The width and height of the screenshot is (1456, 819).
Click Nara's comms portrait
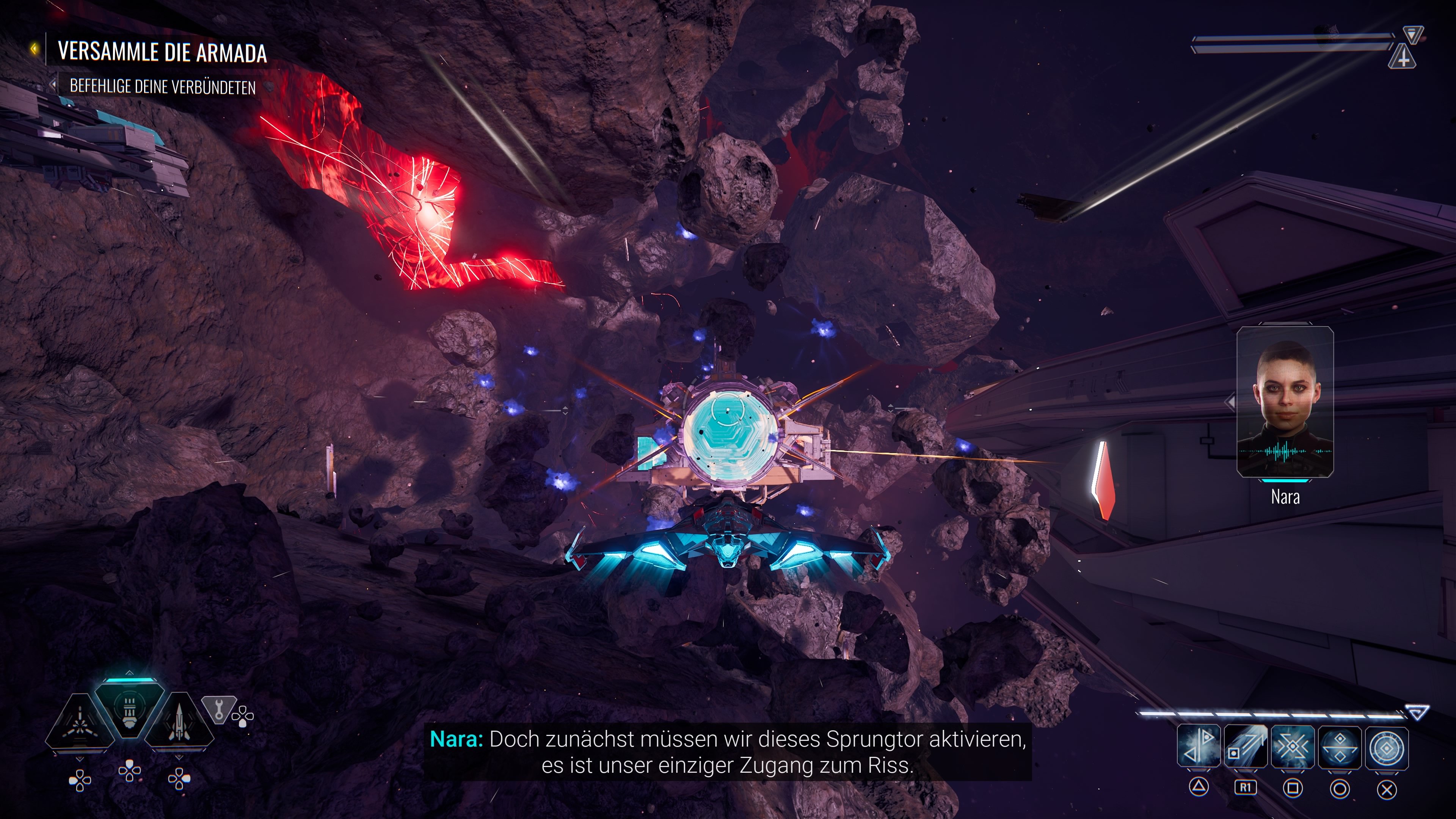(1285, 402)
